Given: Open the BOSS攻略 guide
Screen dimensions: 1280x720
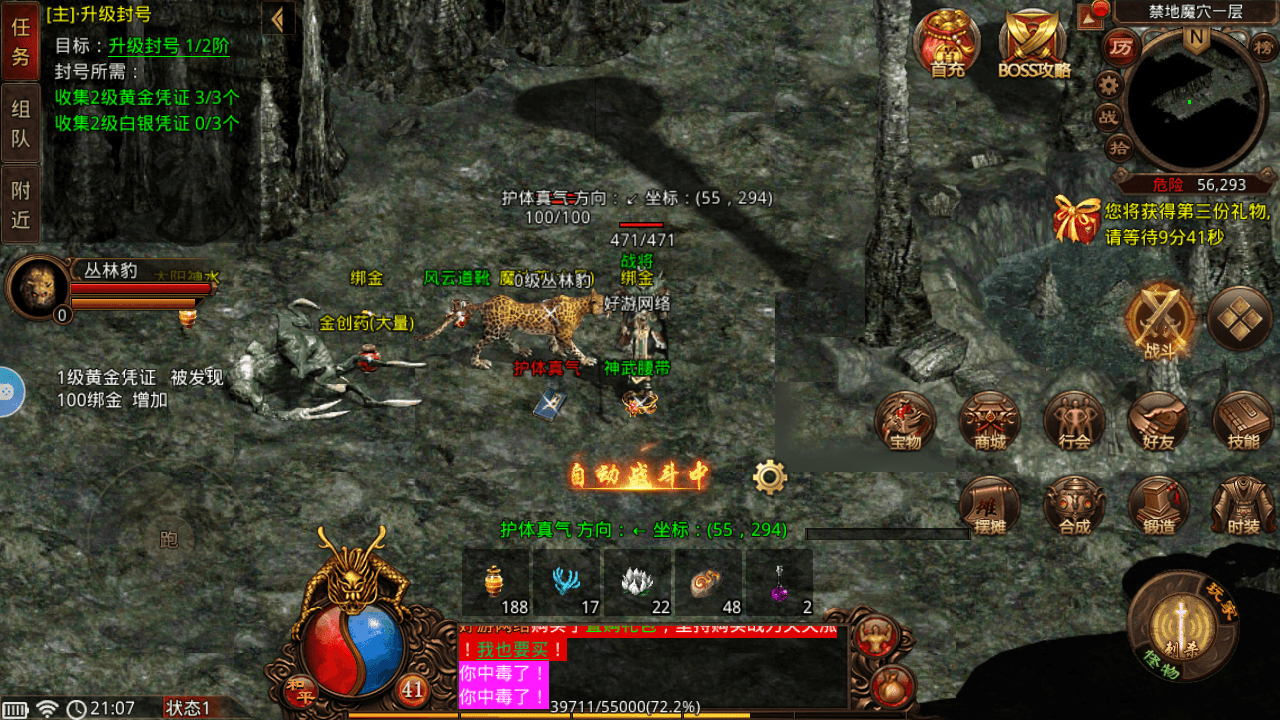Looking at the screenshot, I should (1034, 44).
